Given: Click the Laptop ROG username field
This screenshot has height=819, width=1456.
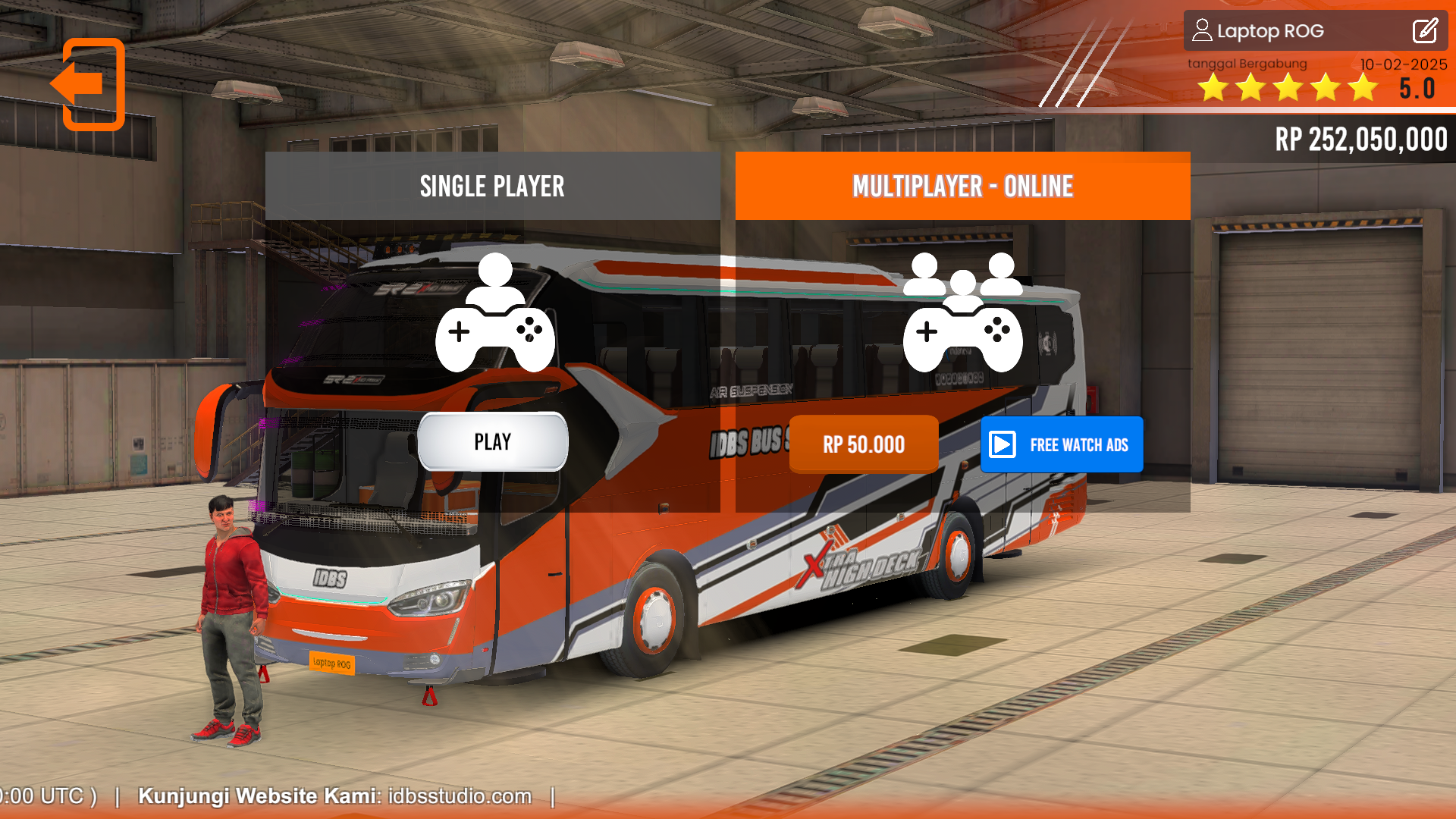Looking at the screenshot, I should [1269, 31].
